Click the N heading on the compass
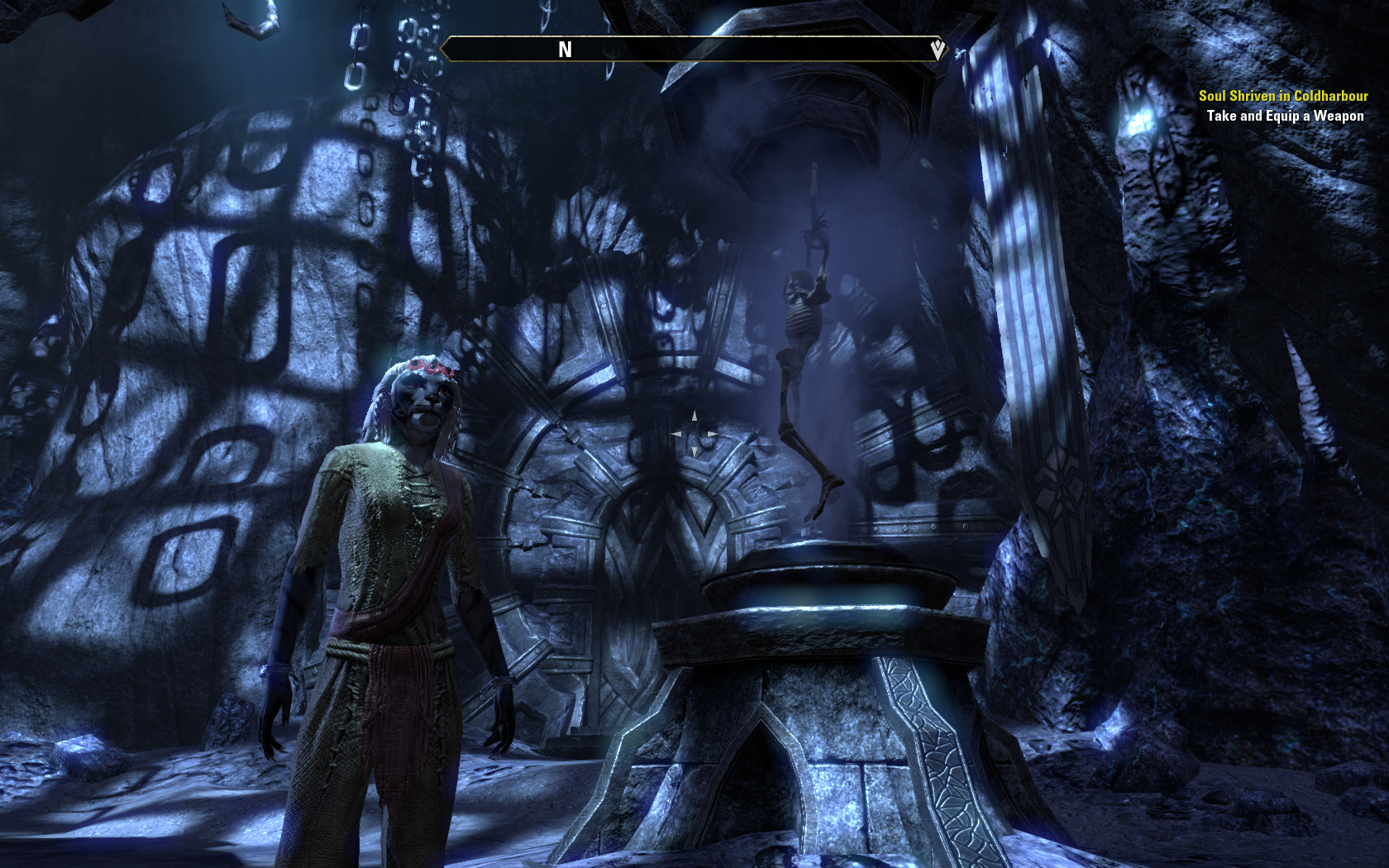Viewport: 1389px width, 868px height. pyautogui.click(x=566, y=50)
